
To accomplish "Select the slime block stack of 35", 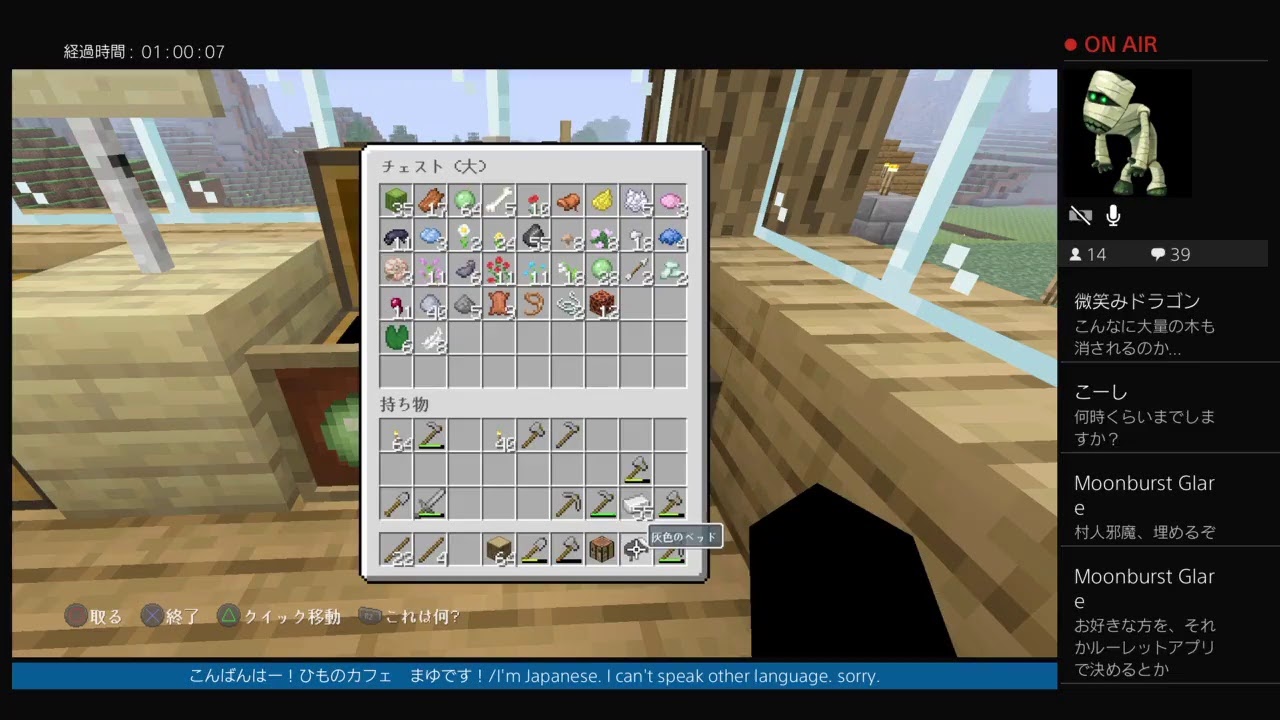I will point(397,201).
